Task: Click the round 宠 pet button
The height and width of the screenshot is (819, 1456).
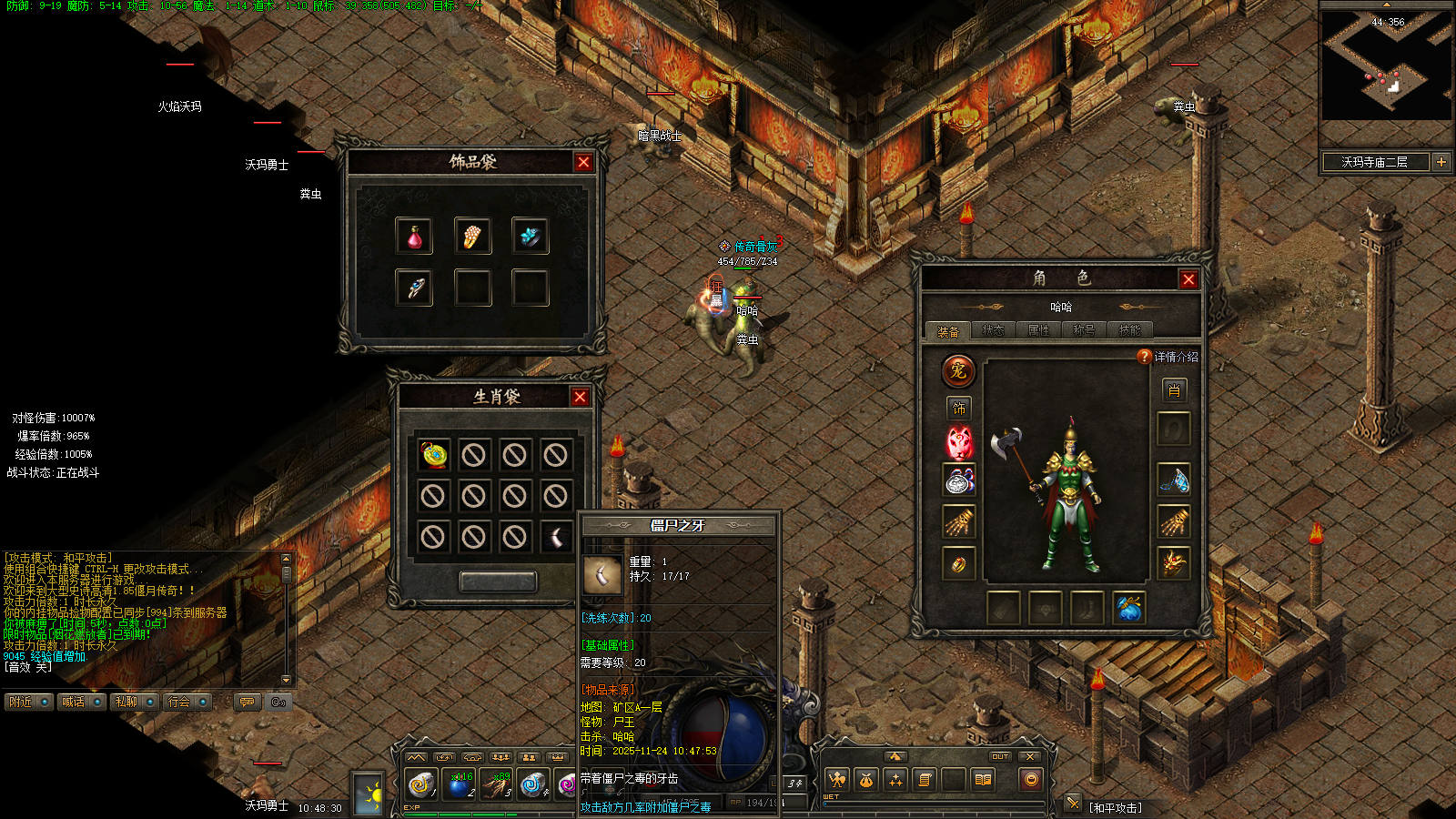Action: 958,370
